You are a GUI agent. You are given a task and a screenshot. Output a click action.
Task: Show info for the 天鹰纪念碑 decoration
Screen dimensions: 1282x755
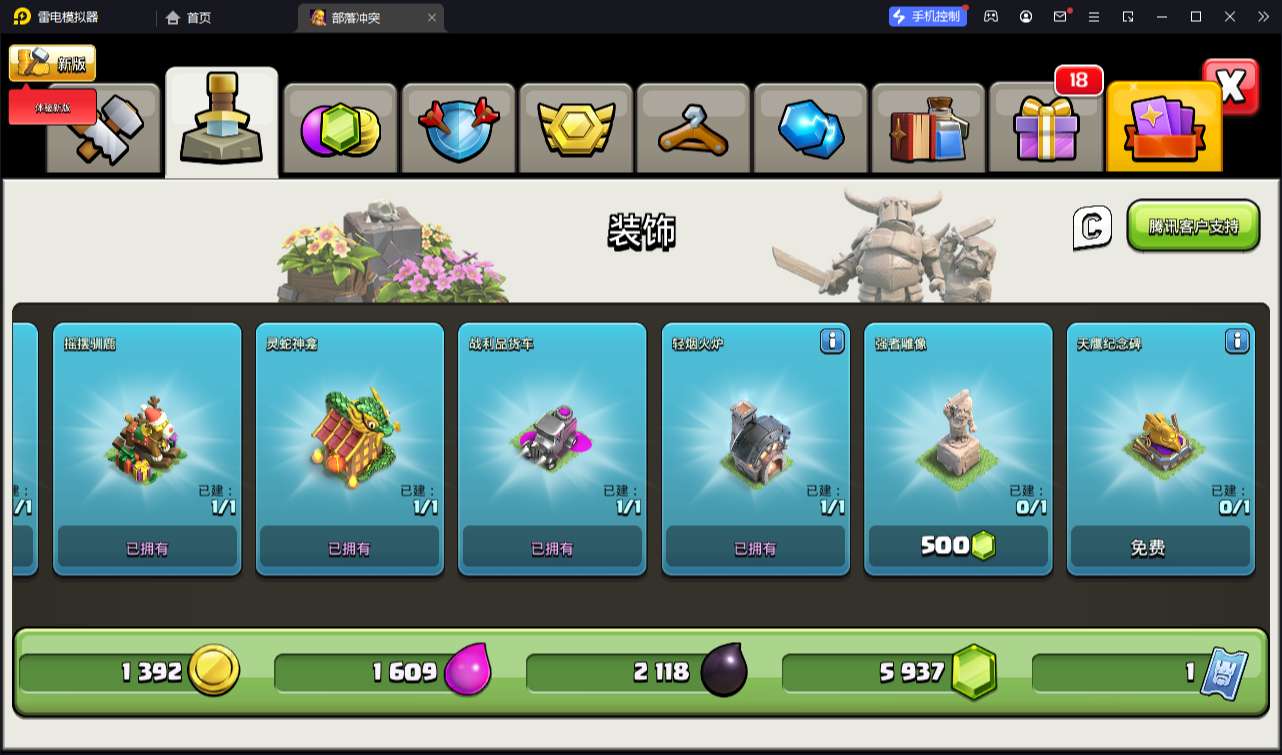[x=1237, y=342]
